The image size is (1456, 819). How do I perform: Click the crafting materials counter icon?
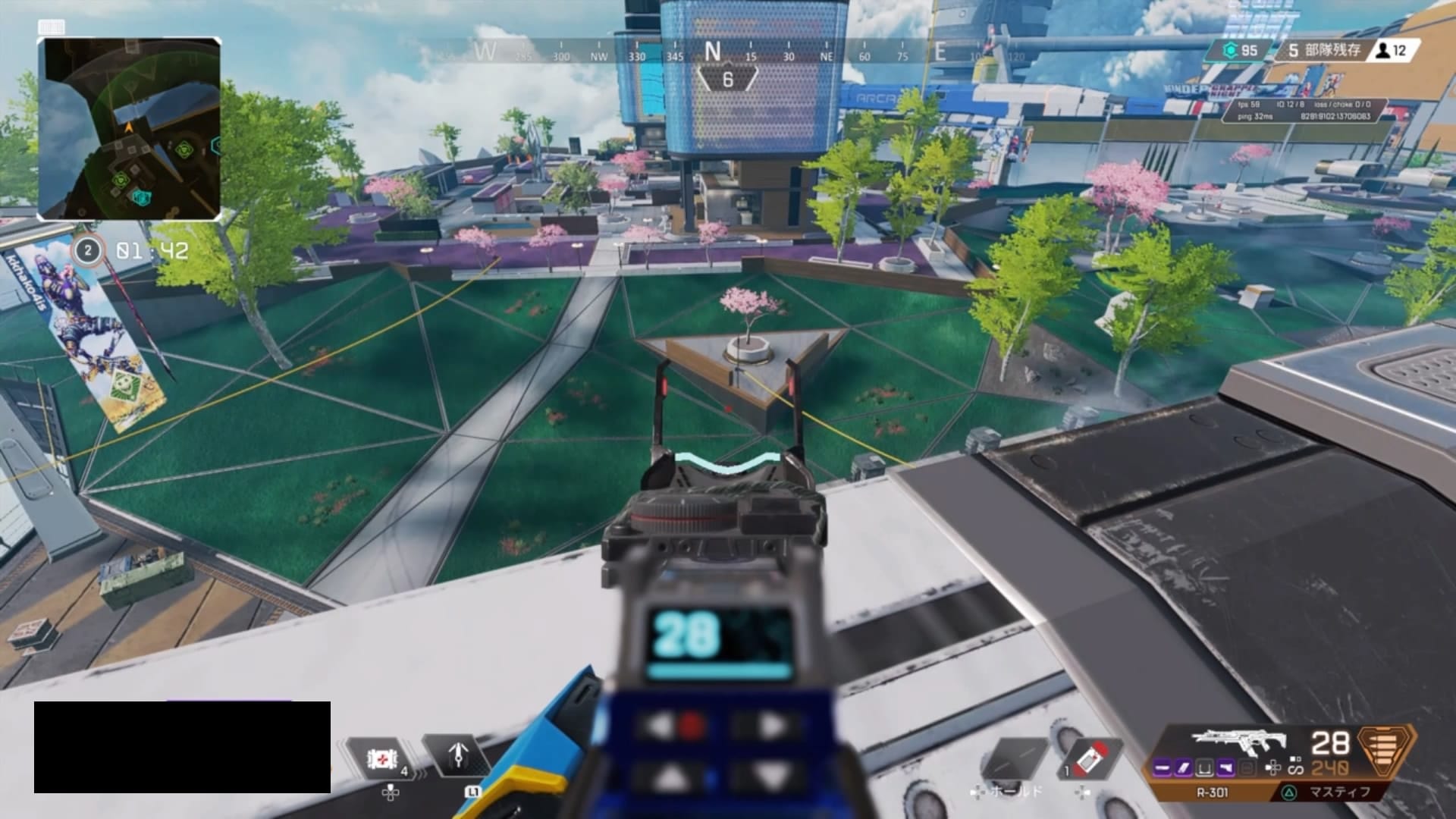pos(1231,51)
